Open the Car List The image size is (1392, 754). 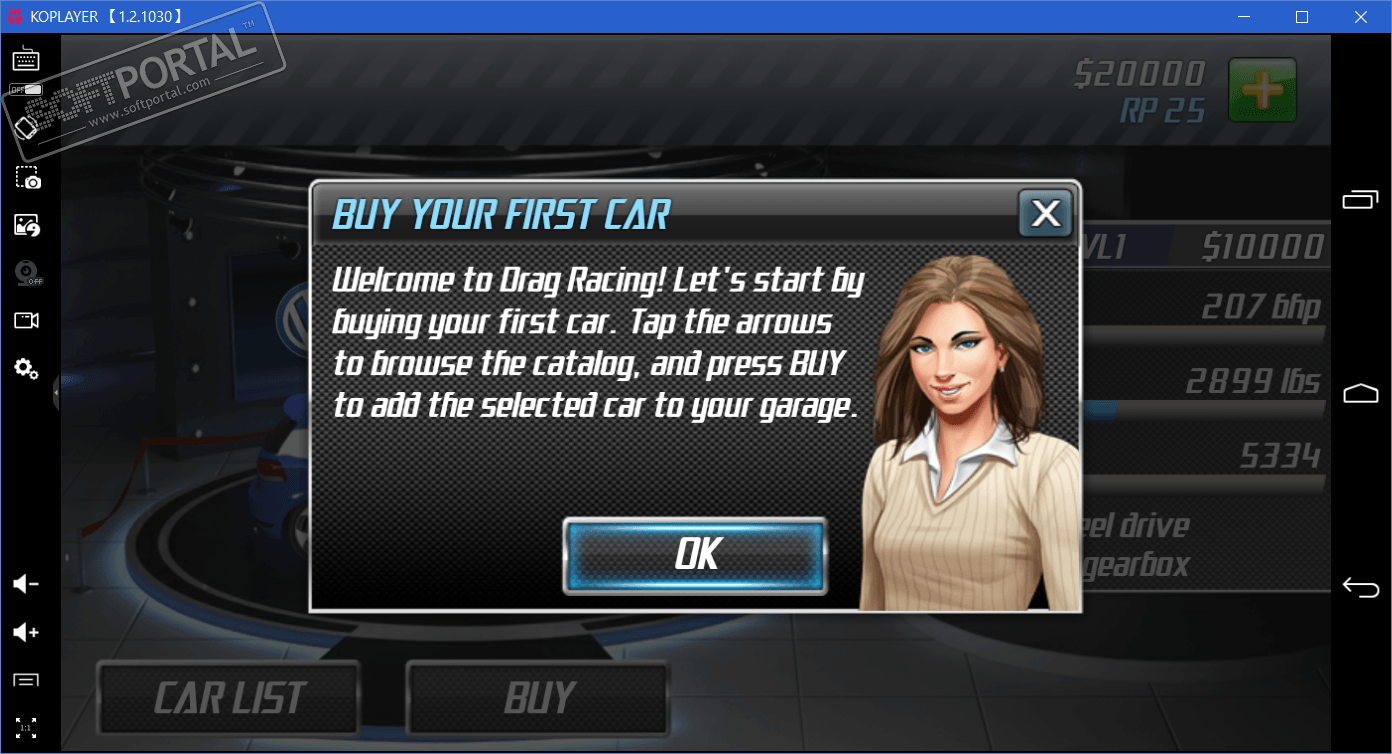click(x=229, y=698)
